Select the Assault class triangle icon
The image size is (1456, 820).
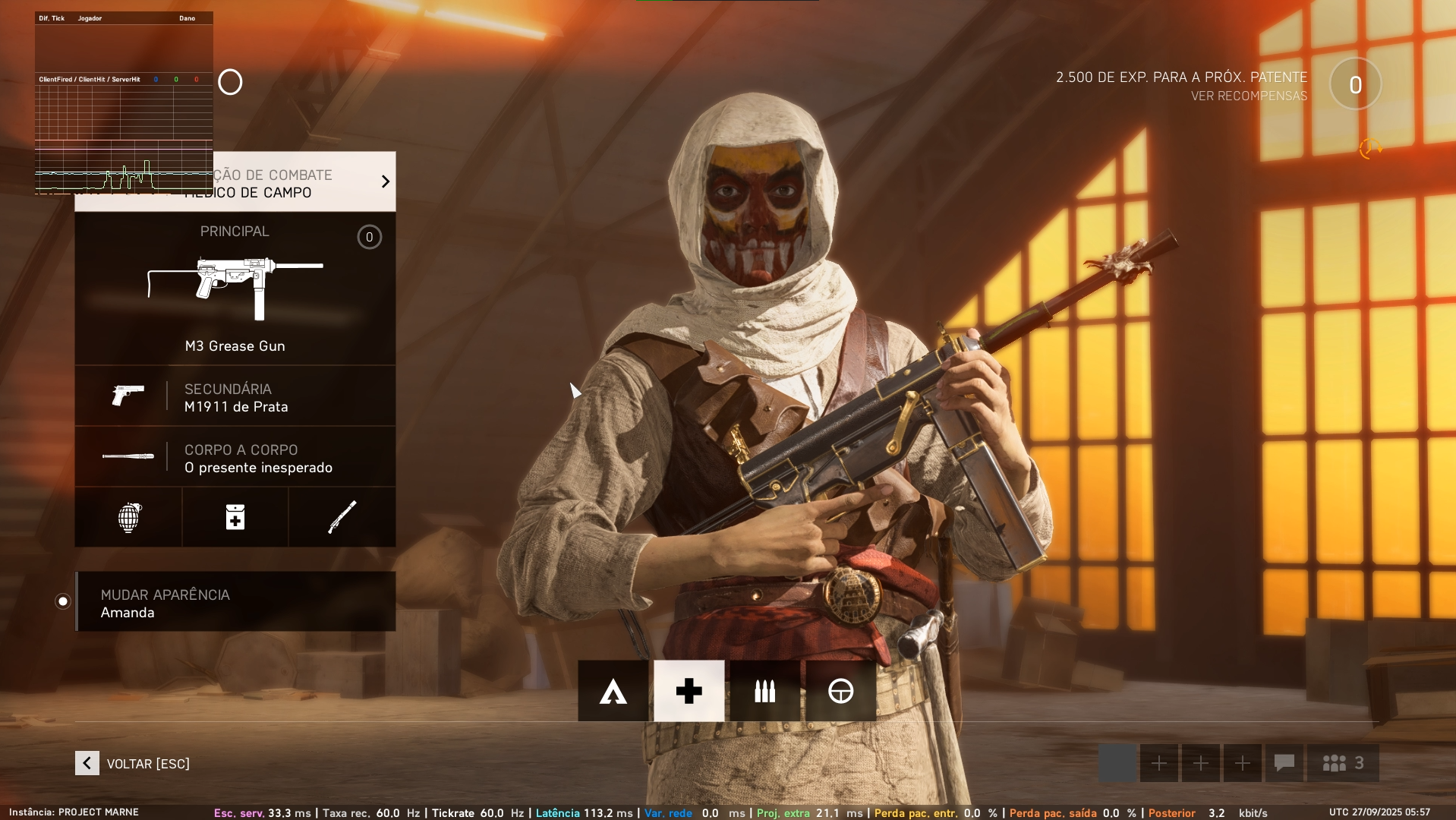coord(613,691)
